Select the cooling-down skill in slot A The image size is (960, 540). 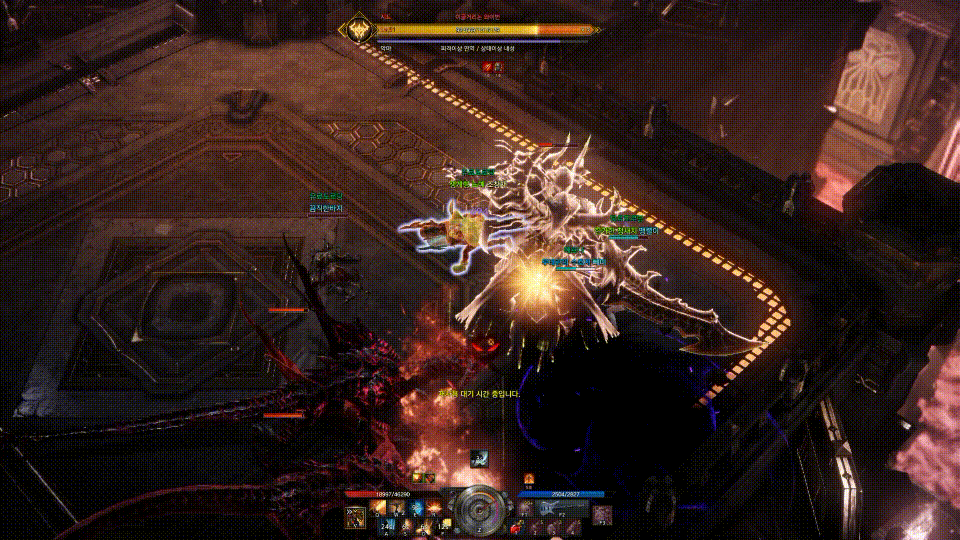pyautogui.click(x=387, y=526)
